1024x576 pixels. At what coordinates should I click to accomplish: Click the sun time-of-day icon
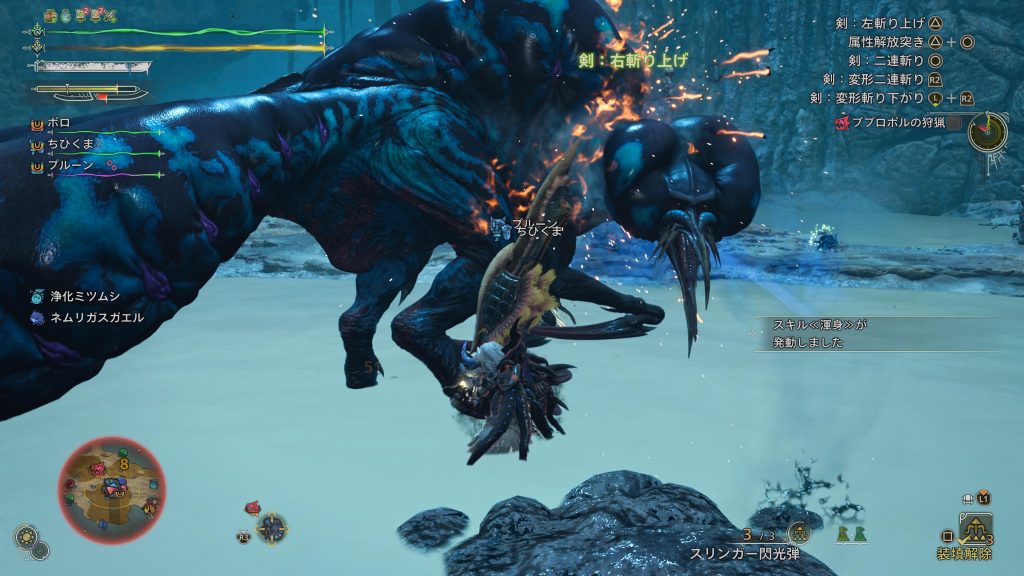tap(24, 536)
